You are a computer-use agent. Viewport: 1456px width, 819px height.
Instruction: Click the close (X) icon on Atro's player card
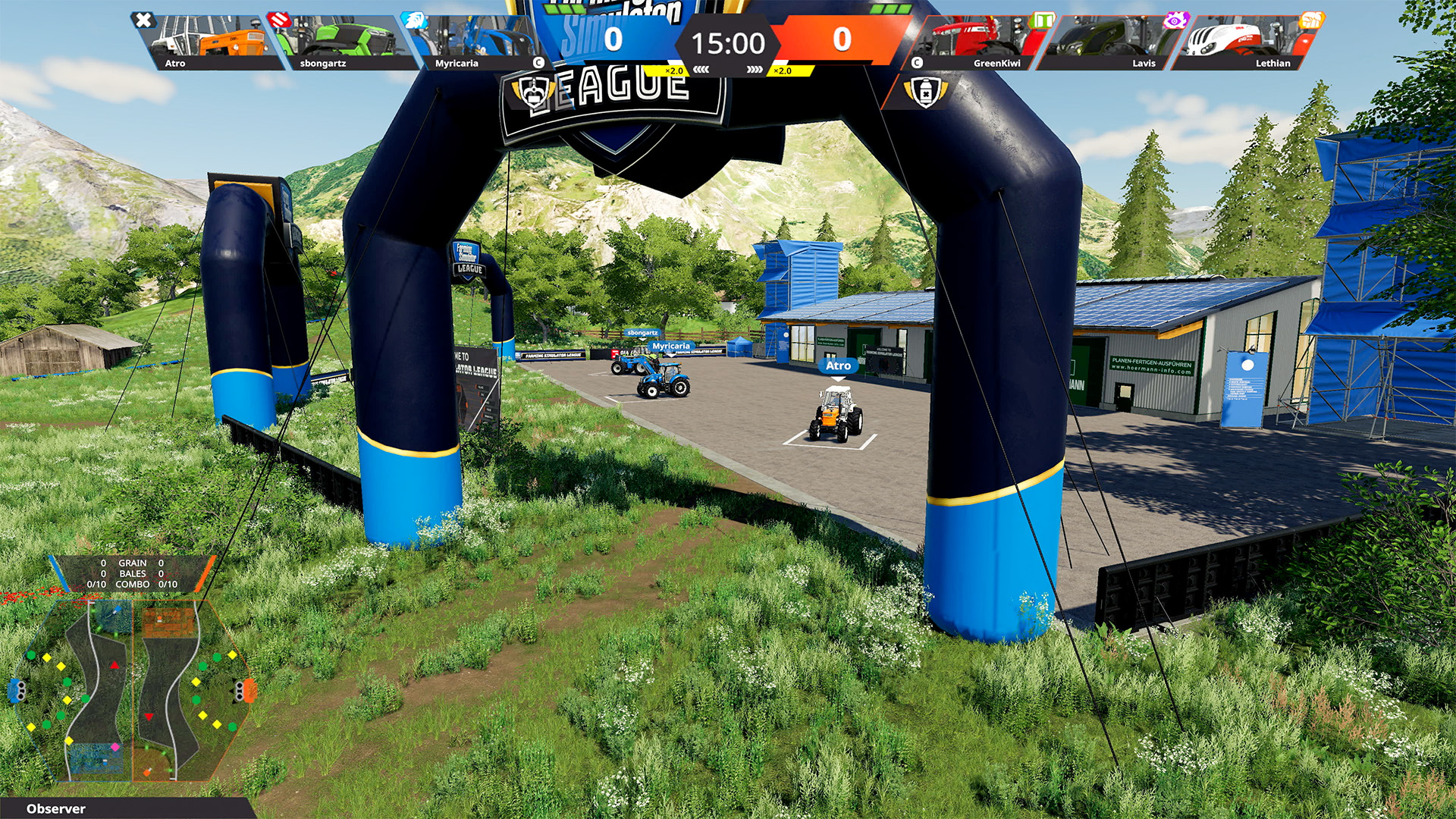point(143,20)
